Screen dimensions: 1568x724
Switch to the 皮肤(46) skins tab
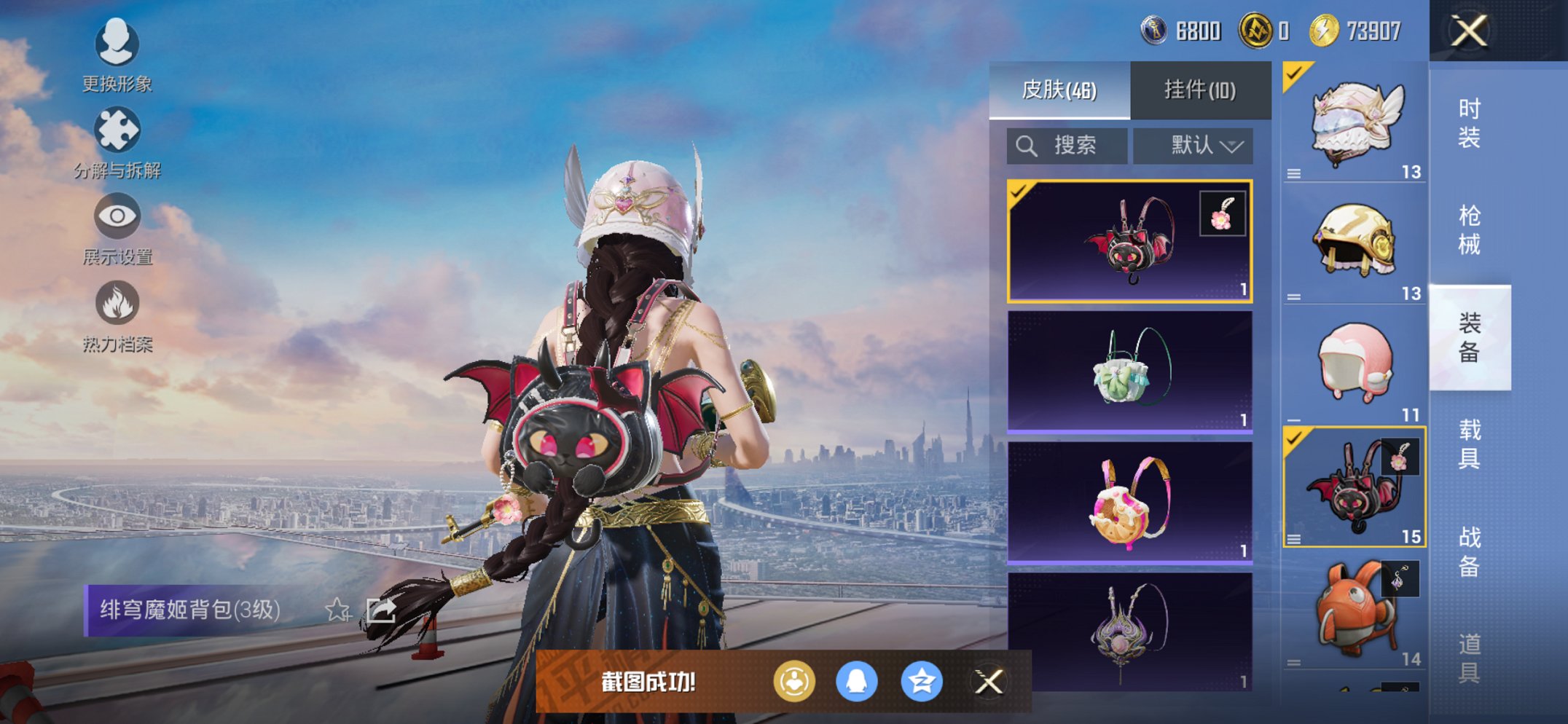[x=1059, y=90]
